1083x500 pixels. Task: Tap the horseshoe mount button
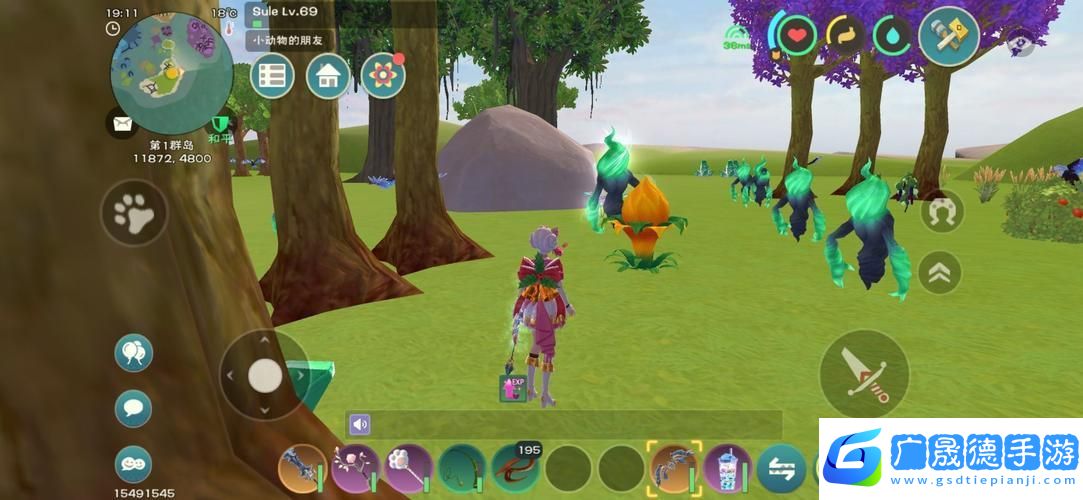tap(942, 211)
